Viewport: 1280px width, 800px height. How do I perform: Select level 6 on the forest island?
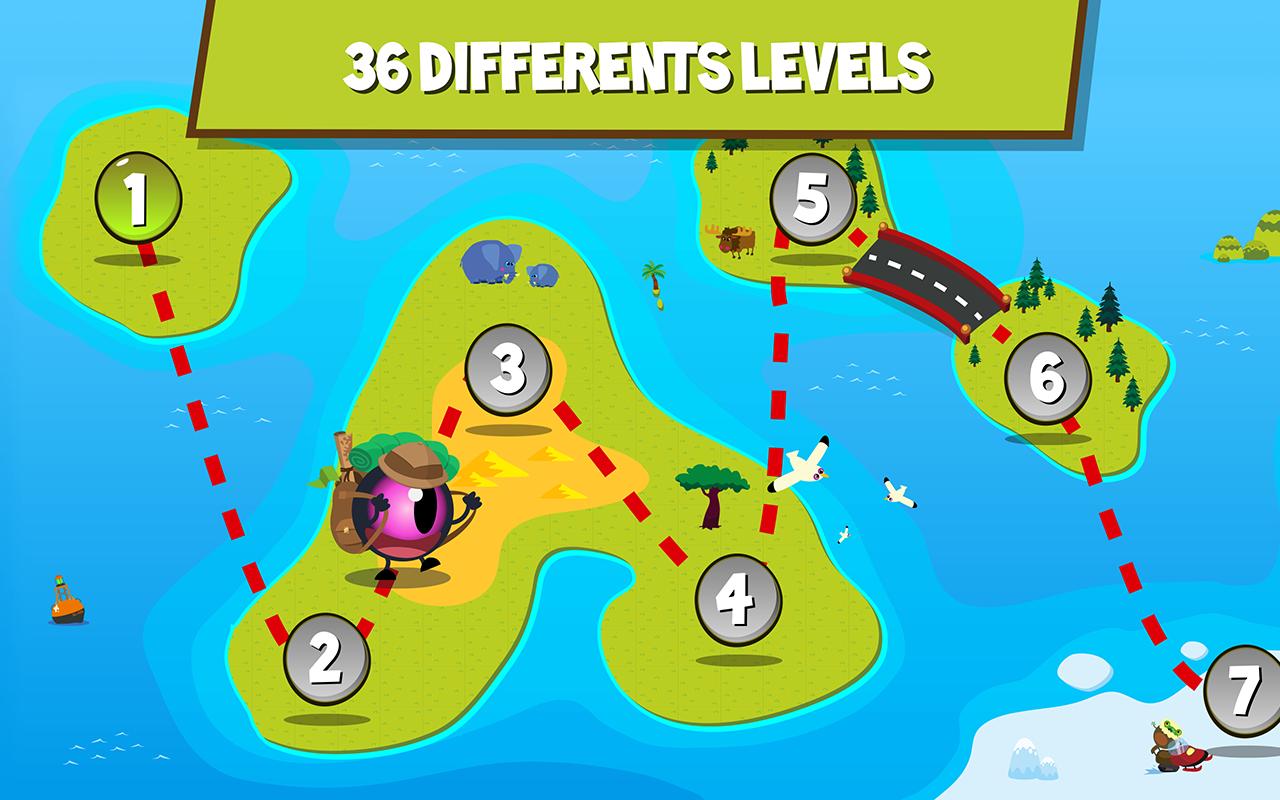(x=1049, y=377)
